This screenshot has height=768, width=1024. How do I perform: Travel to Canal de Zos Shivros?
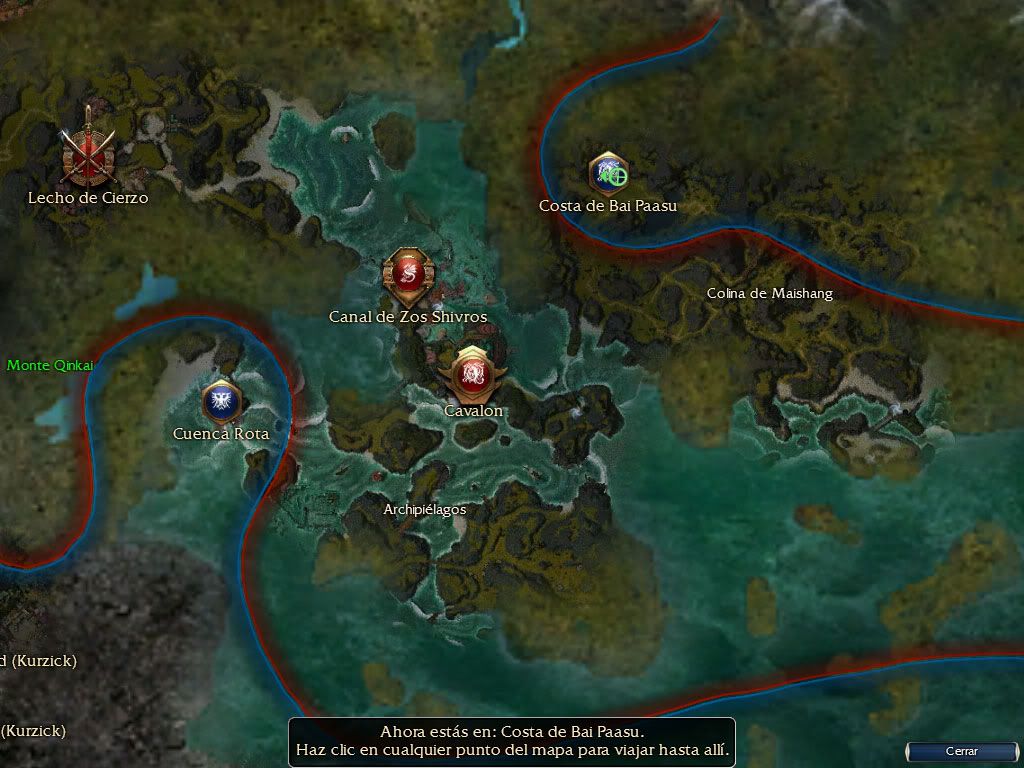coord(407,275)
